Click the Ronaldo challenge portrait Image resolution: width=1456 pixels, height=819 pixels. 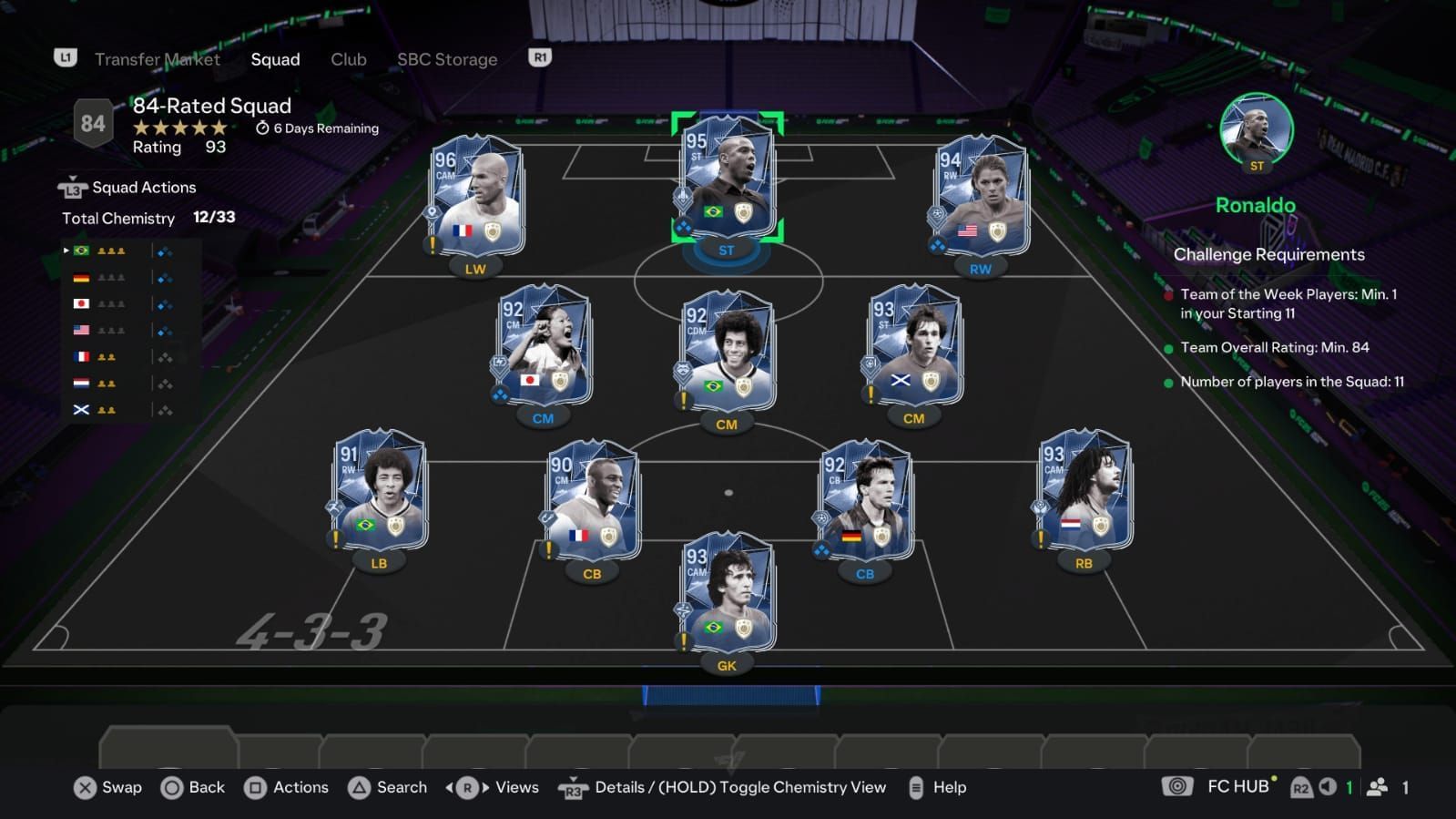(x=1256, y=130)
